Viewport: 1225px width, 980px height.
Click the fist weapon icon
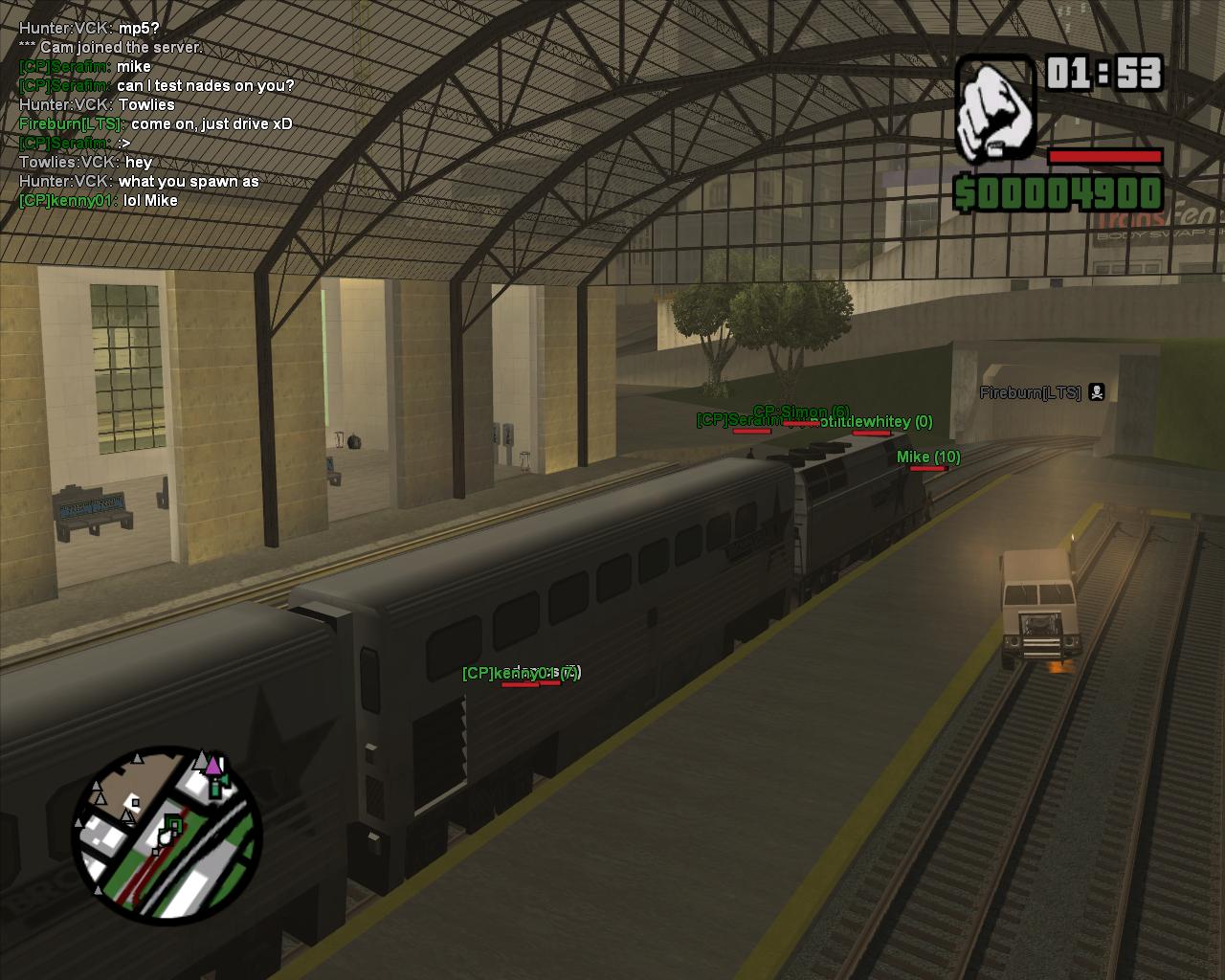click(x=994, y=108)
